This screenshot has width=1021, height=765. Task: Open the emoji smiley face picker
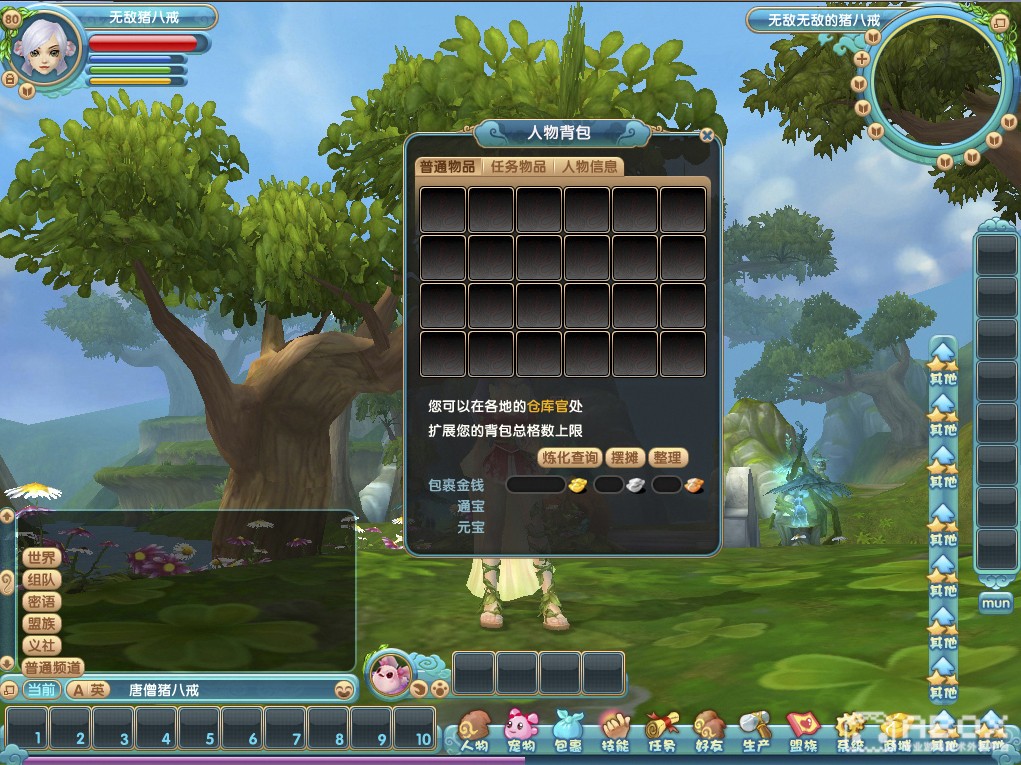[343, 690]
